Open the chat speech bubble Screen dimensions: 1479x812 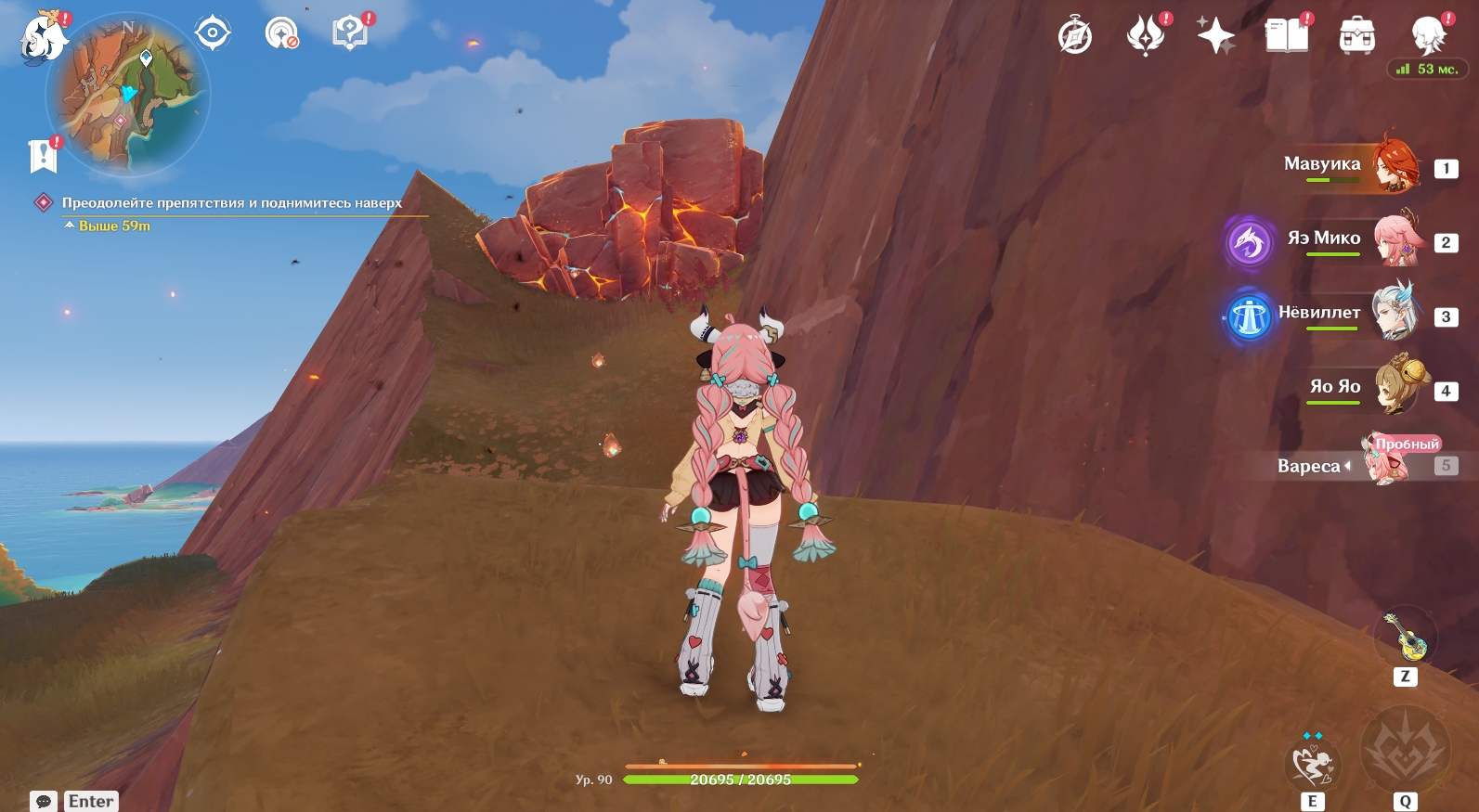pos(43,801)
